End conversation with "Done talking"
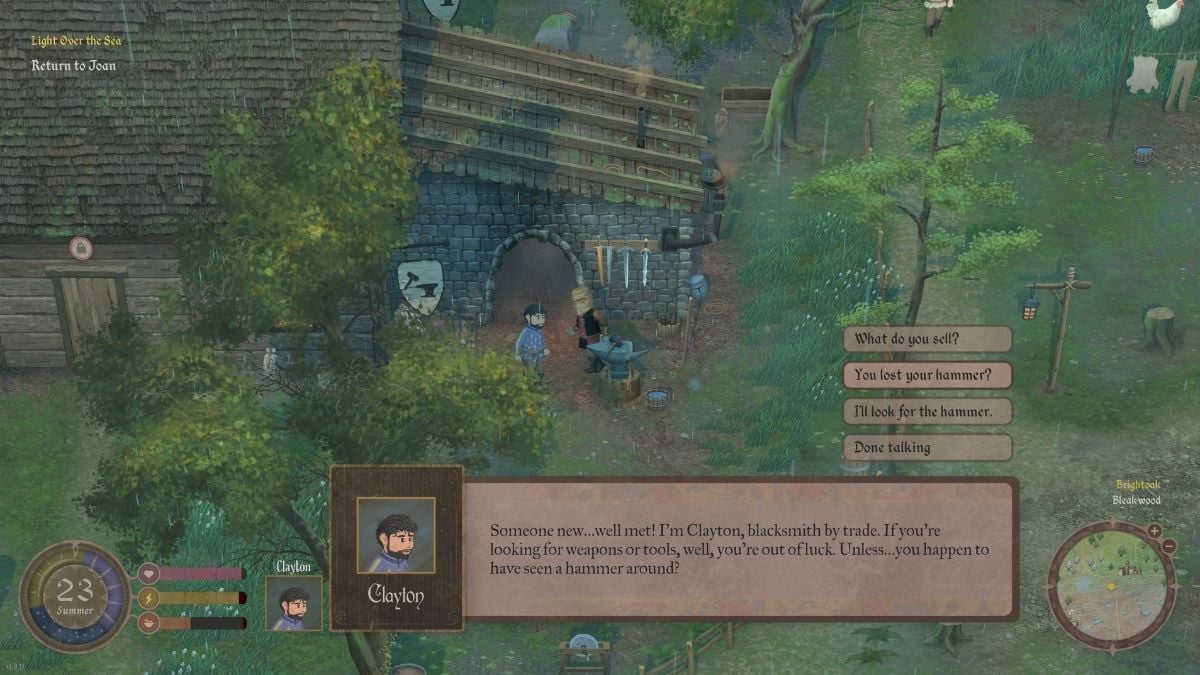 (x=927, y=447)
